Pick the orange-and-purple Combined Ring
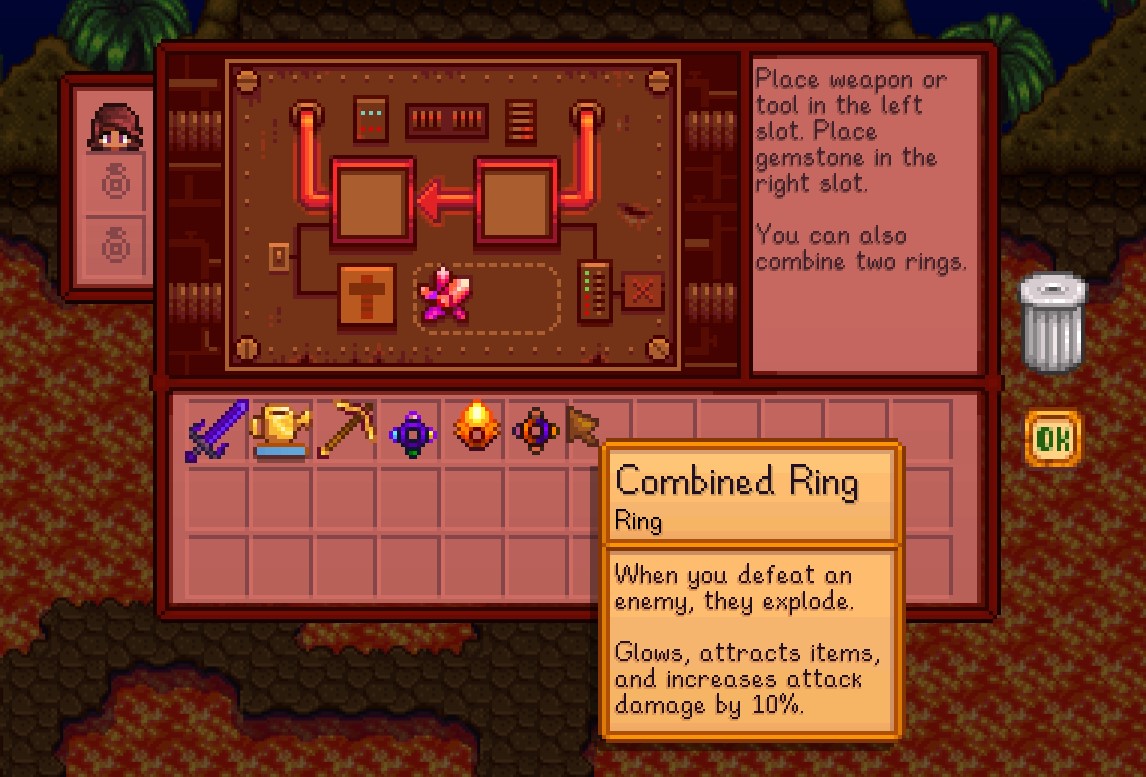1146x777 pixels. pyautogui.click(x=536, y=431)
